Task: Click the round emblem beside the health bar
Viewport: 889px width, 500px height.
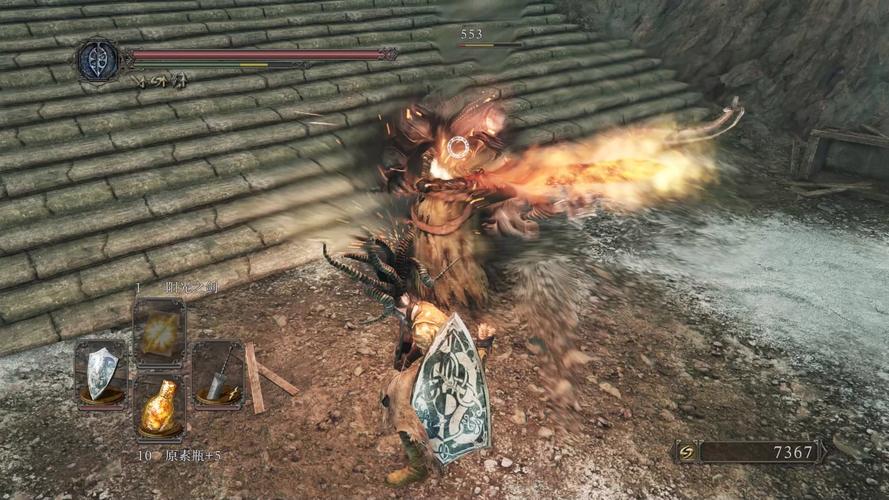Action: [x=99, y=60]
